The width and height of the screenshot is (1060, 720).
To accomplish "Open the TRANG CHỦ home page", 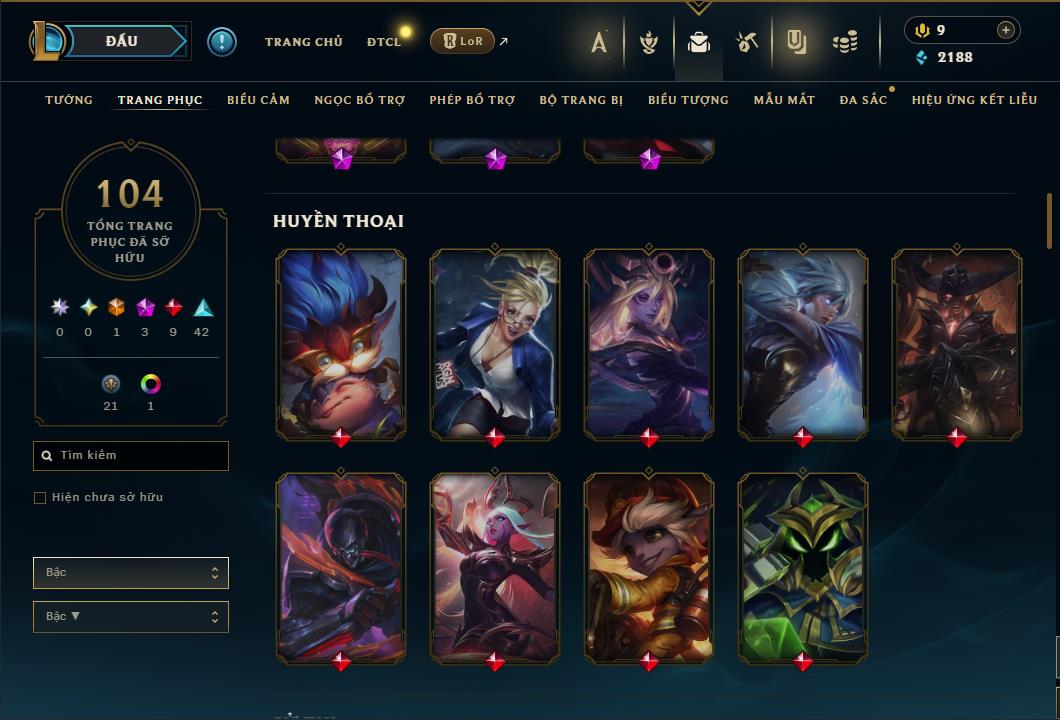I will tap(303, 42).
